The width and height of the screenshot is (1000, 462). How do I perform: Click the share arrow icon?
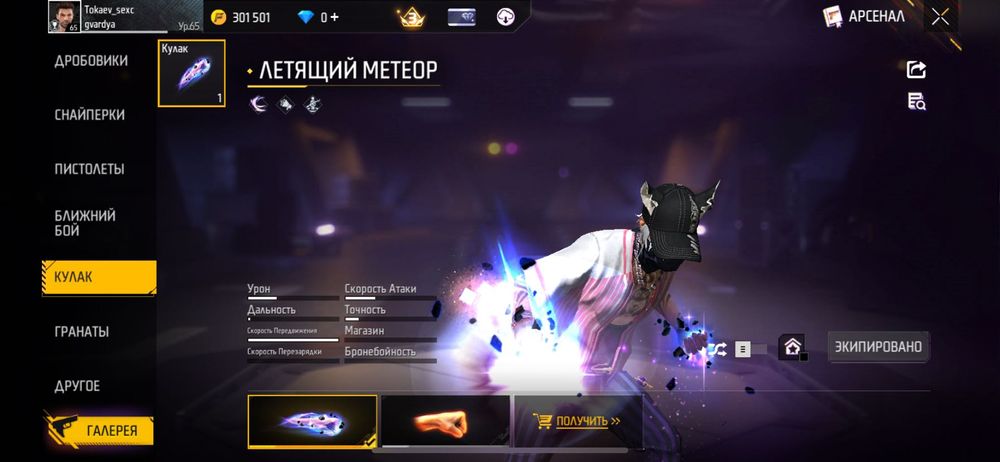[x=916, y=69]
